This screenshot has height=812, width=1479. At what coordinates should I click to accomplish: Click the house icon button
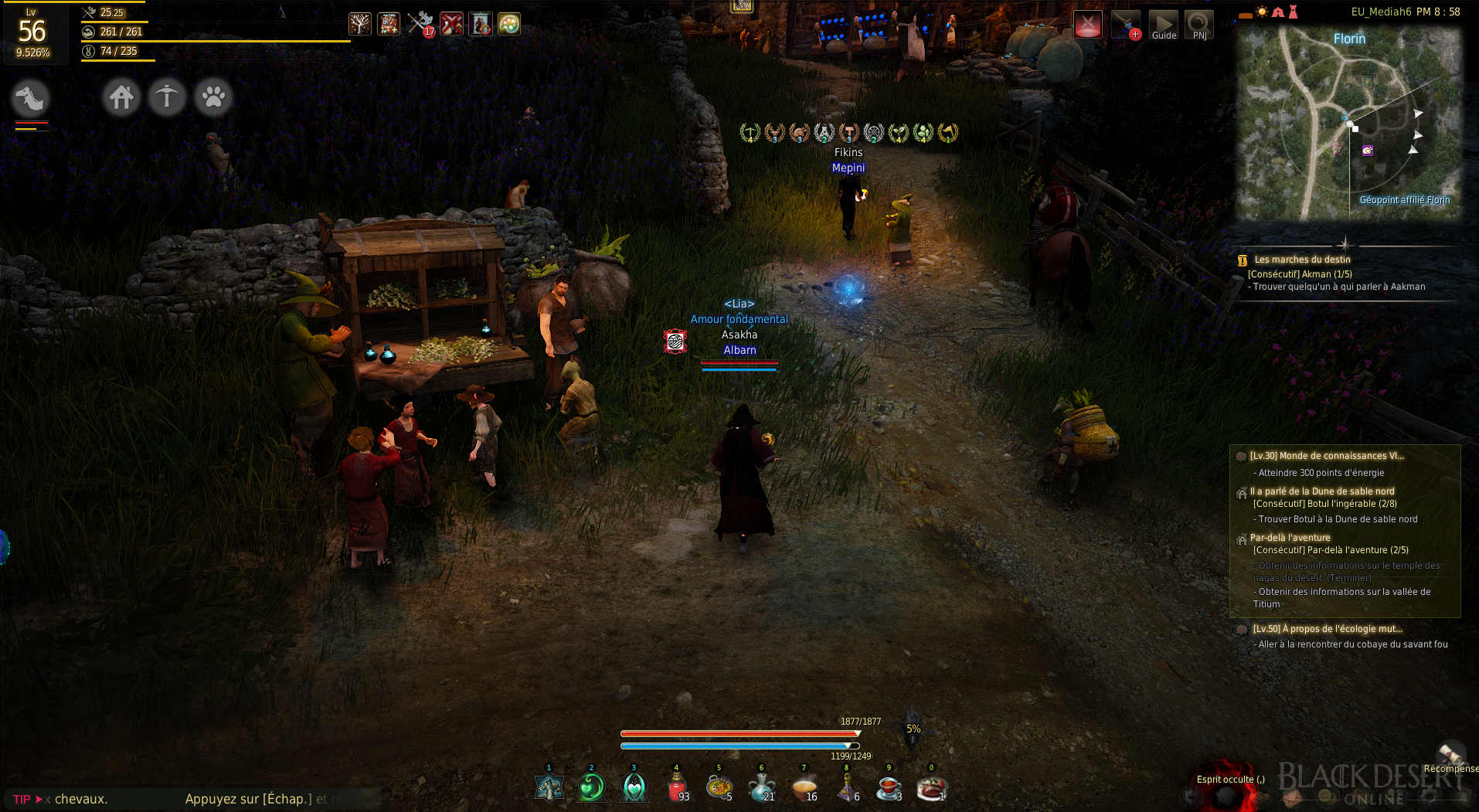click(121, 98)
